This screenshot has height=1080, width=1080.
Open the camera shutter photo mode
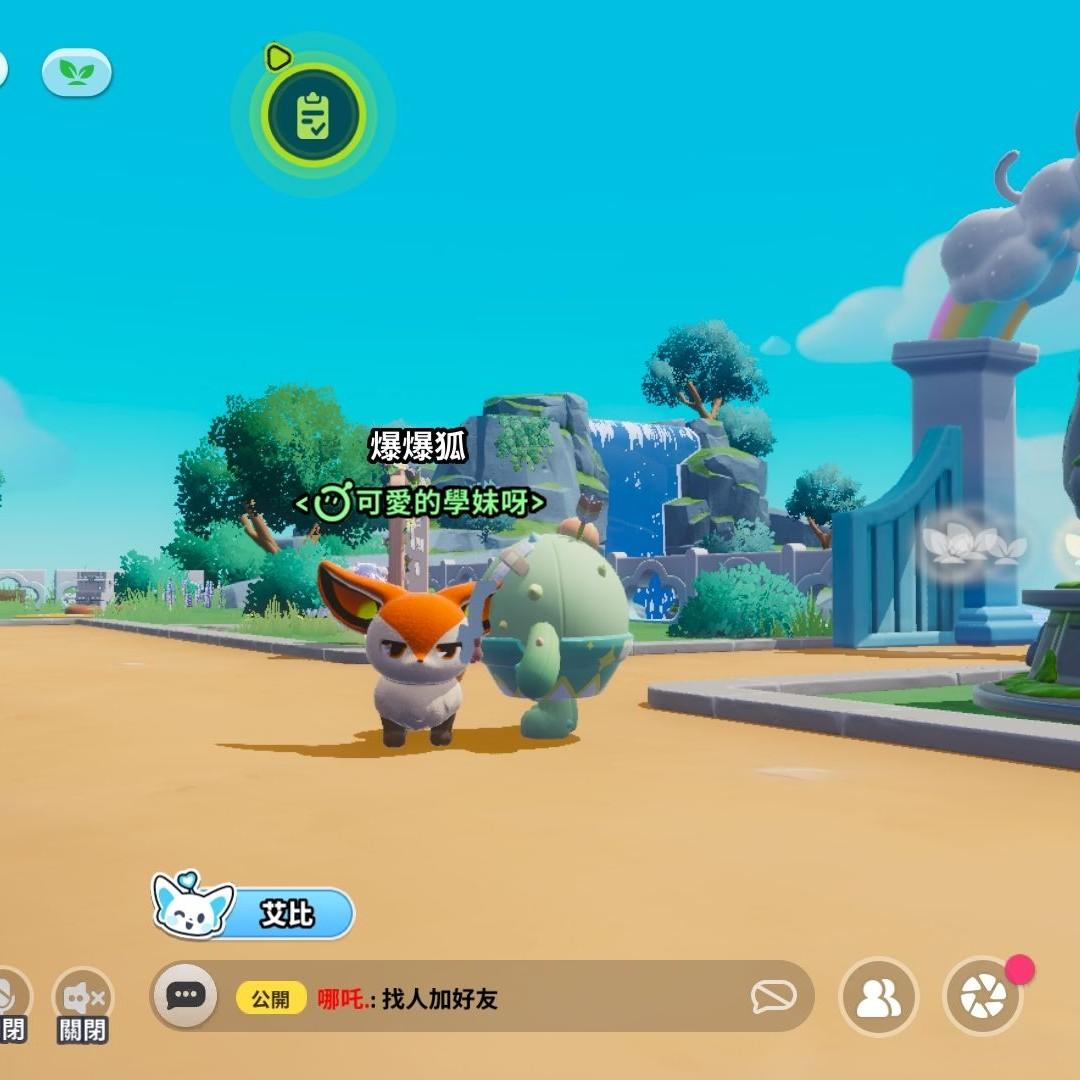click(x=982, y=997)
